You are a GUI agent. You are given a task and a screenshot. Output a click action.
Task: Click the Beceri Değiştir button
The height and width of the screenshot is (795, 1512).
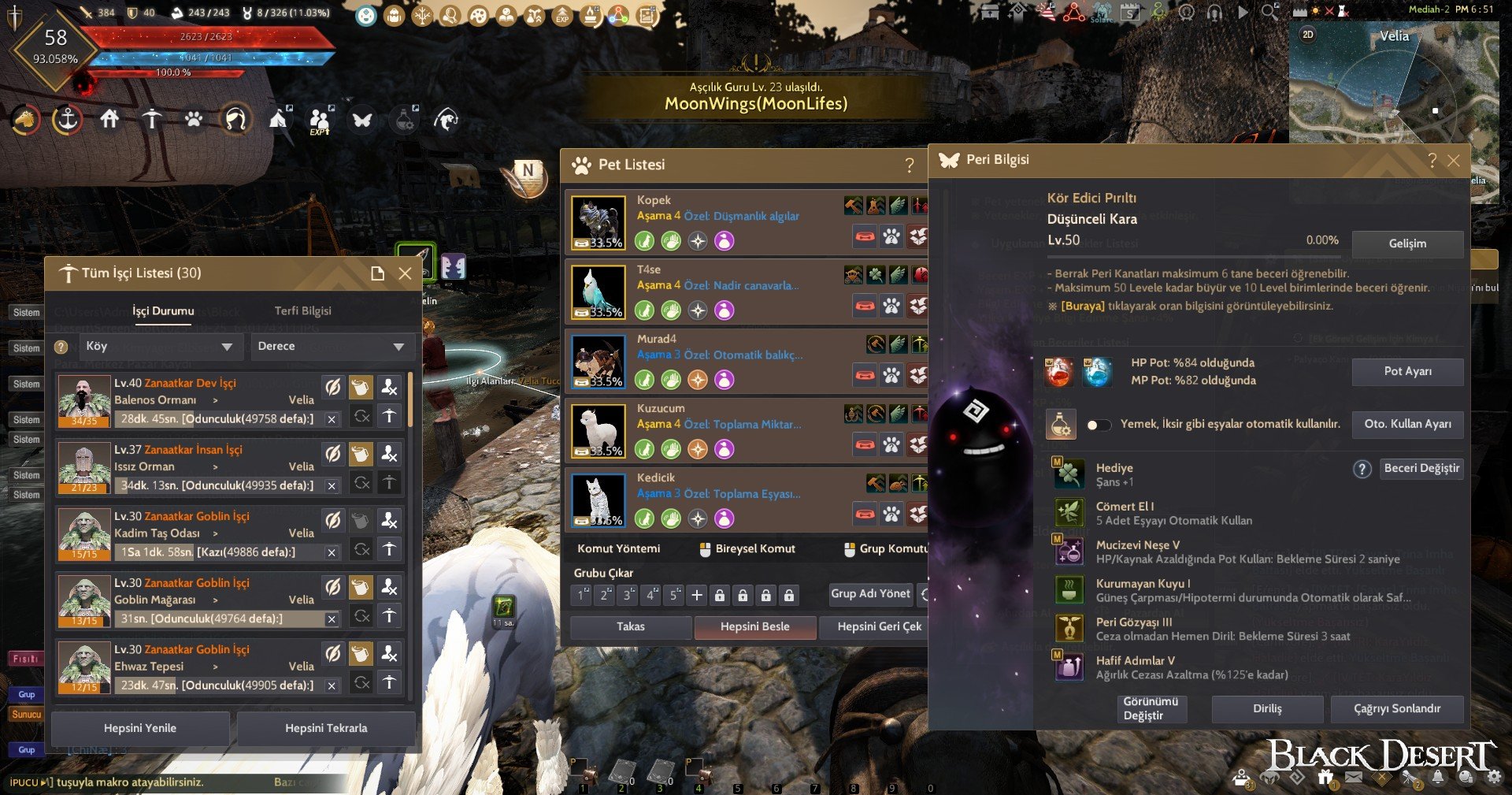click(x=1421, y=469)
